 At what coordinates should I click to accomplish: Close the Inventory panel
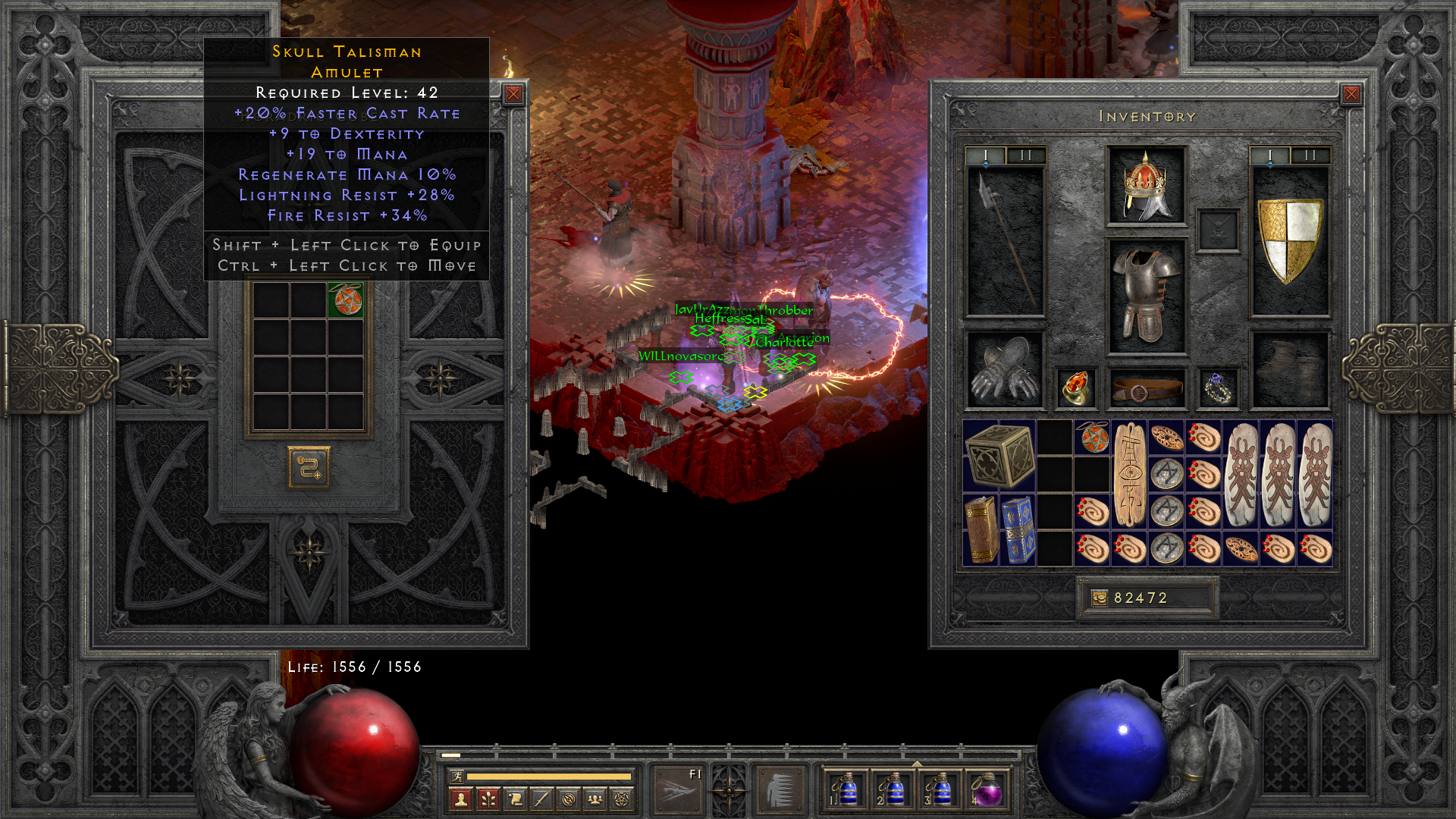click(x=1351, y=94)
